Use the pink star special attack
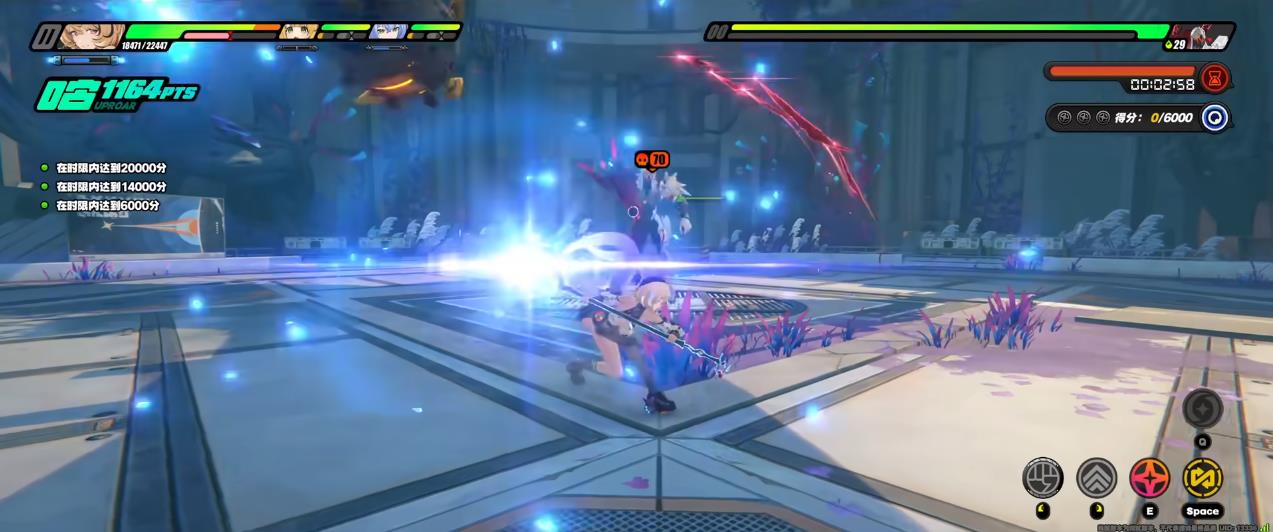 pos(1150,477)
